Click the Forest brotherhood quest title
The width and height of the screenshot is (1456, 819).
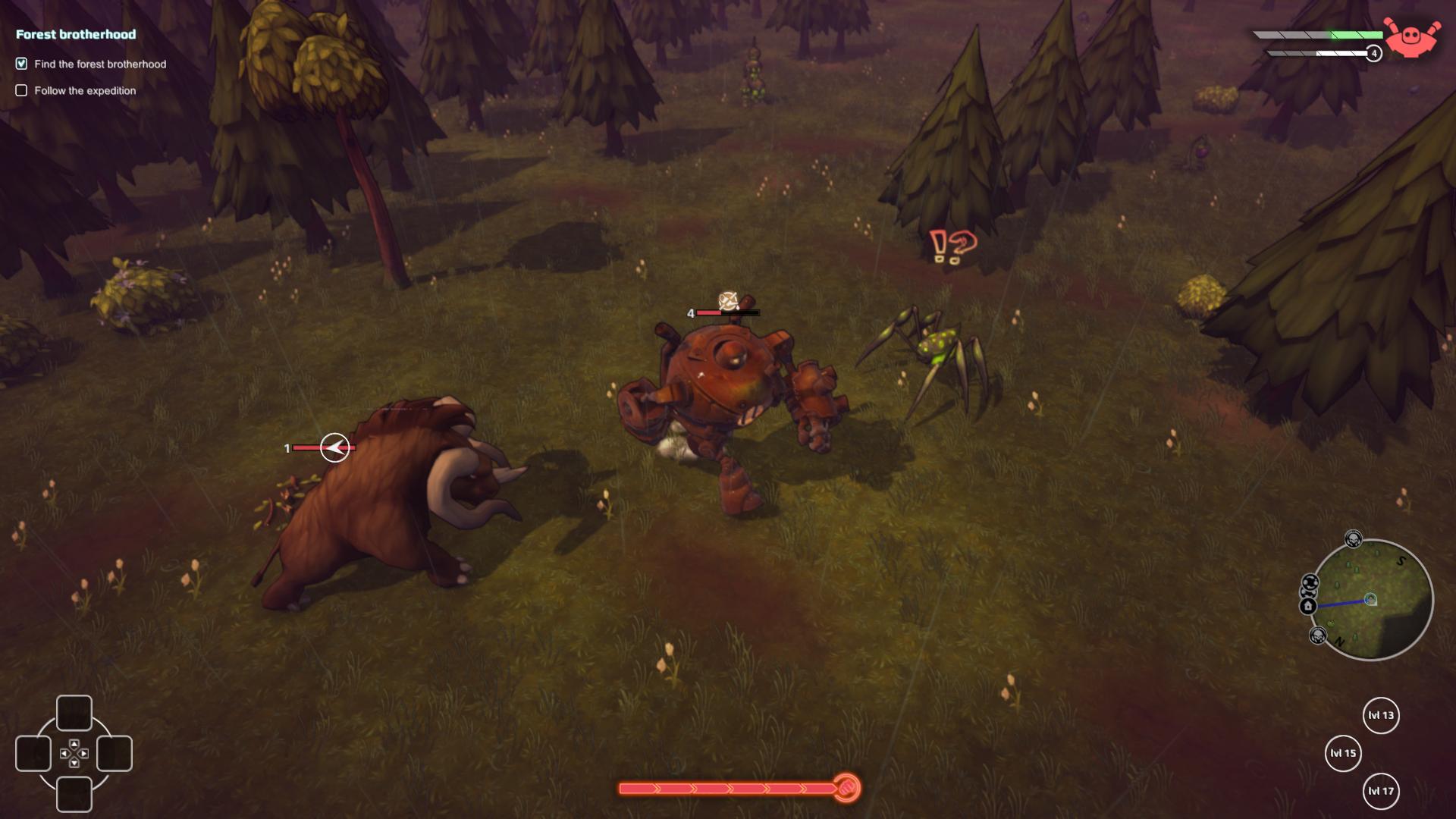[76, 34]
